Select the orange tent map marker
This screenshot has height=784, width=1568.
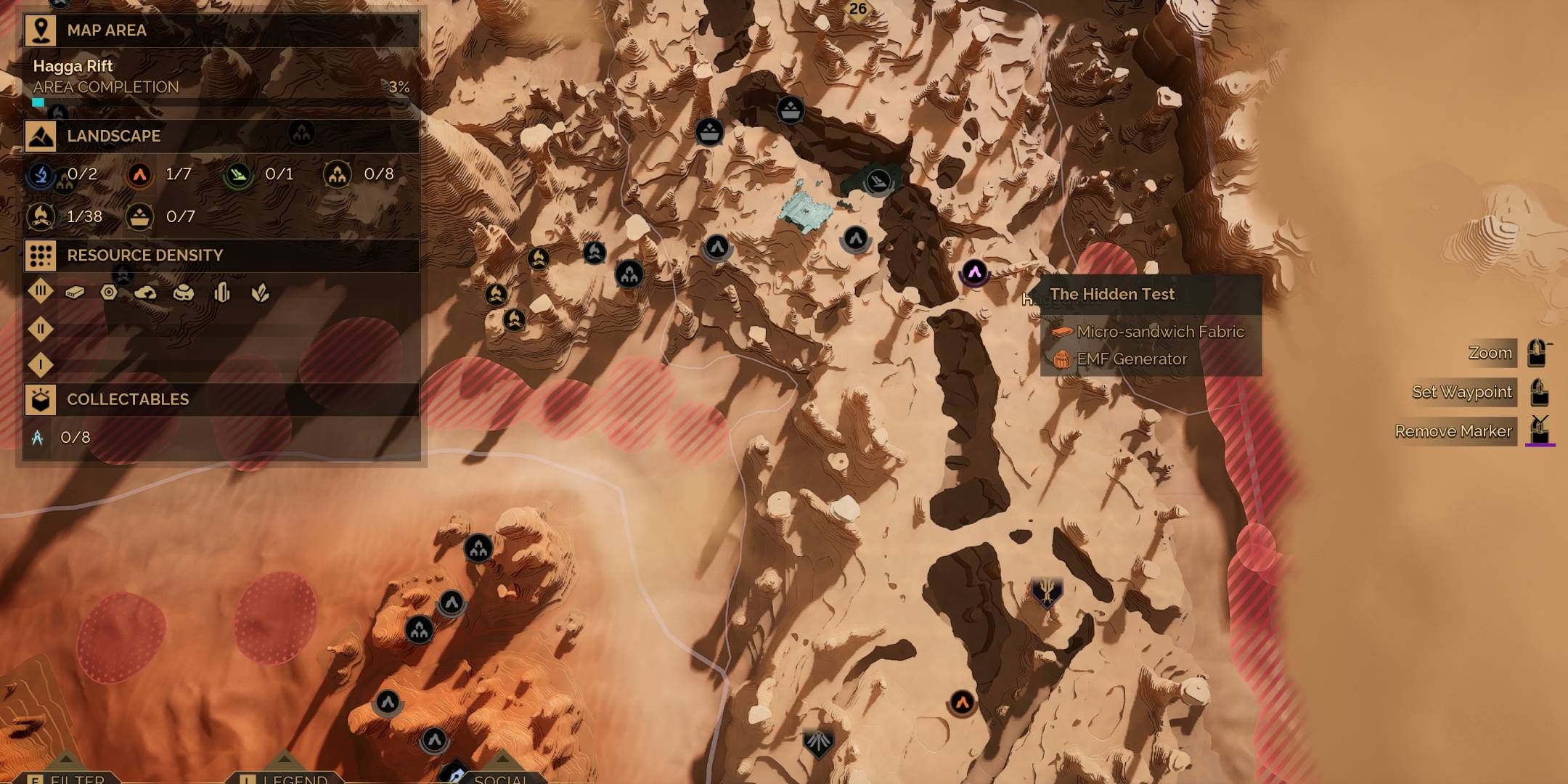(x=963, y=702)
